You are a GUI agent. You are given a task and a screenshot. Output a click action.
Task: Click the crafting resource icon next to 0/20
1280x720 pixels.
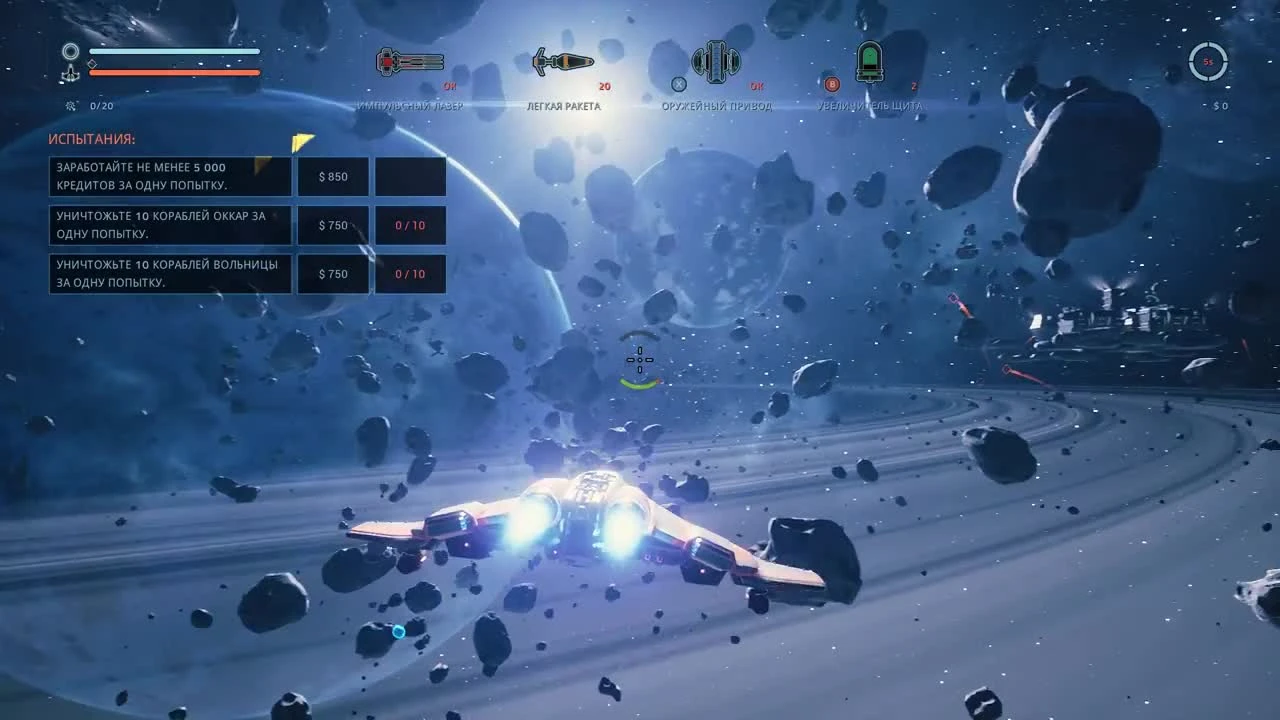70,105
